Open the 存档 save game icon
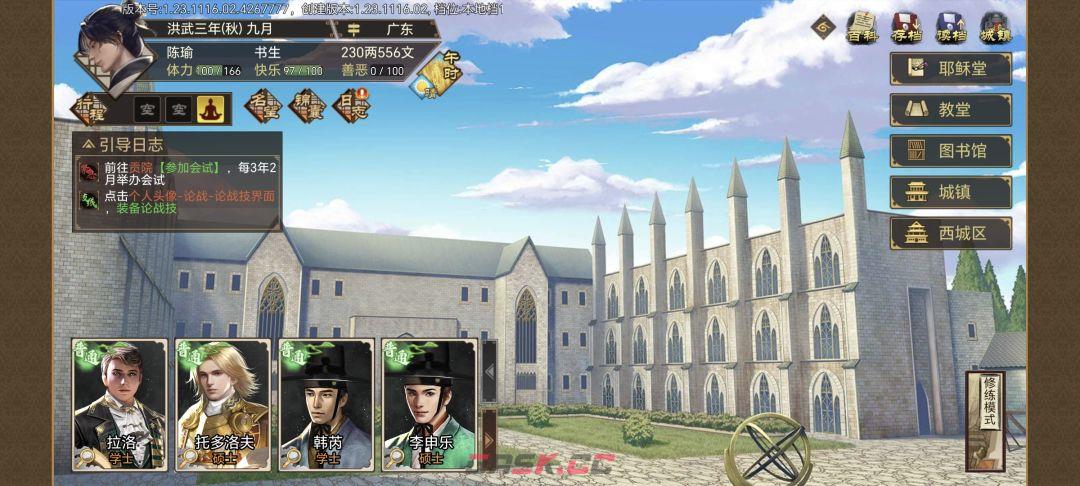Viewport: 1080px width, 486px height. pyautogui.click(x=905, y=27)
